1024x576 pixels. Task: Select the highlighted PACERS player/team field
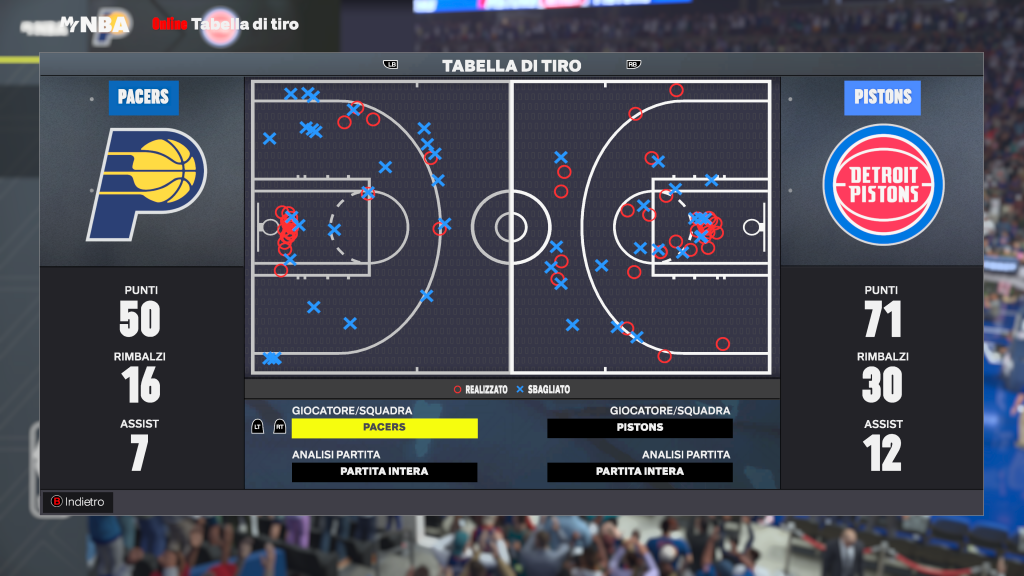click(x=384, y=428)
